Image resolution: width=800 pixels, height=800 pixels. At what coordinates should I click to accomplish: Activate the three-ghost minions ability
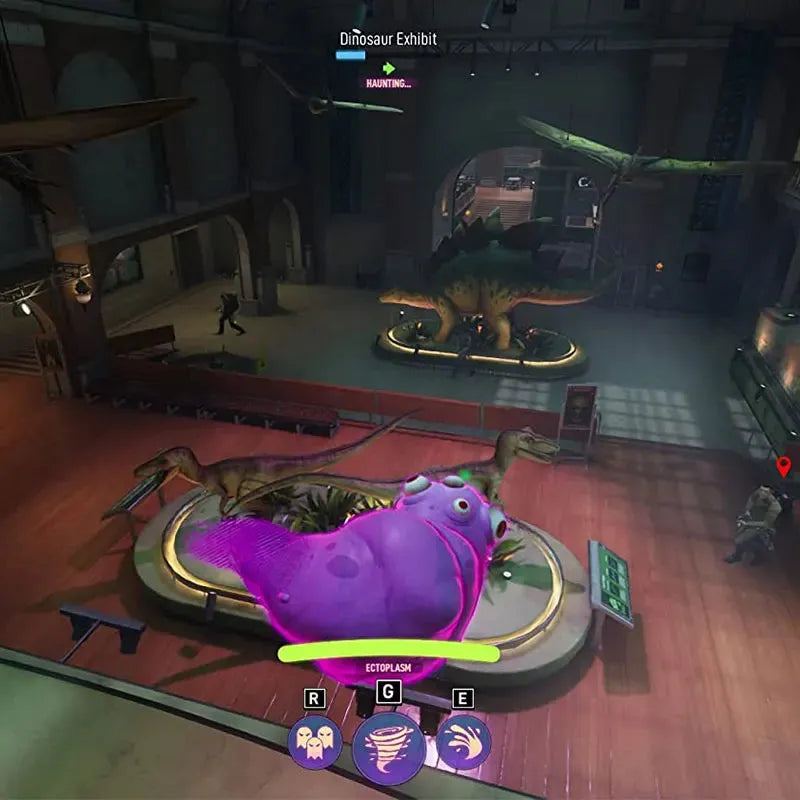315,743
